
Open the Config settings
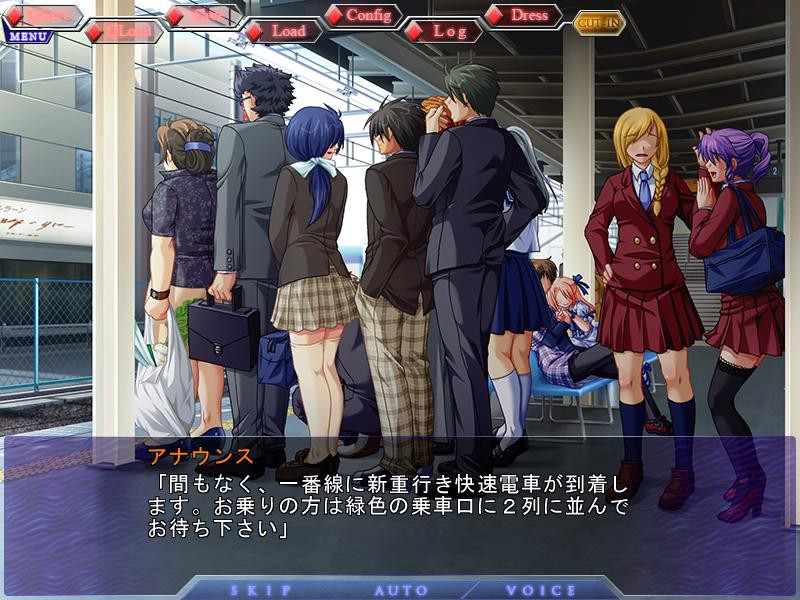(x=363, y=16)
